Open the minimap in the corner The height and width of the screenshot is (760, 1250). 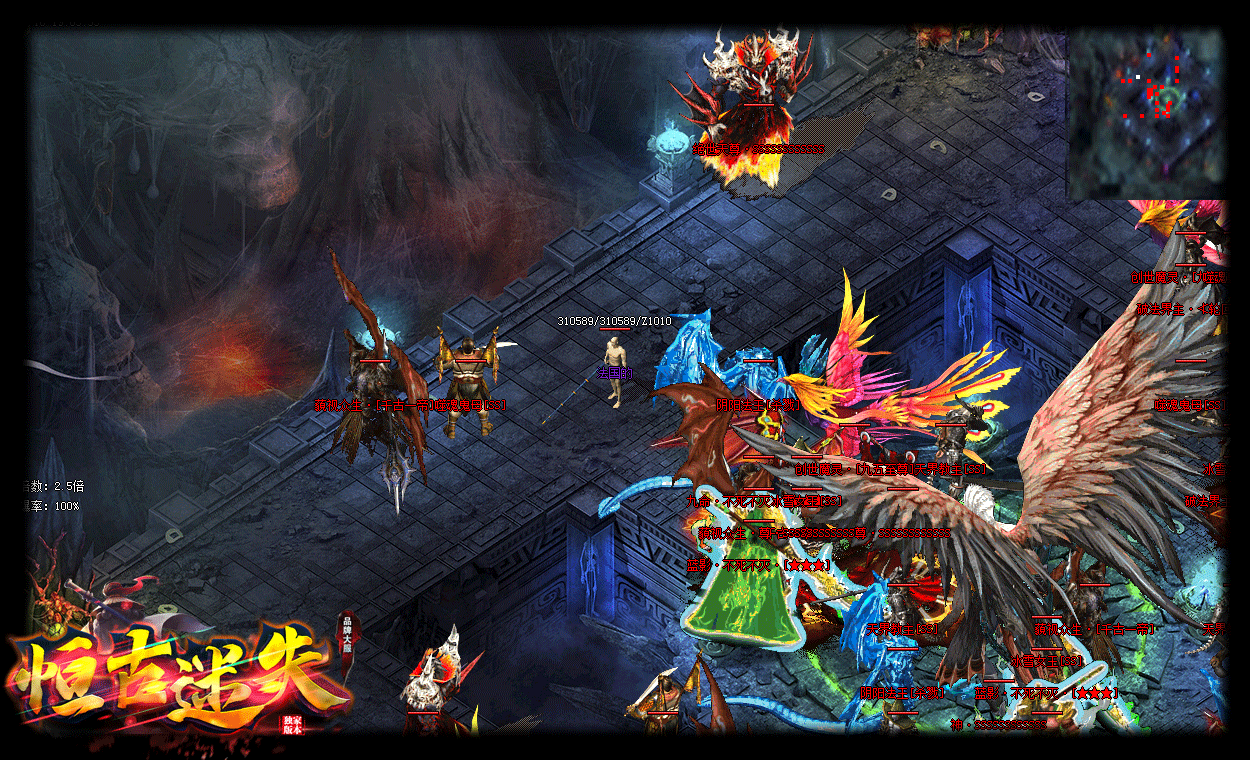pos(1146,112)
